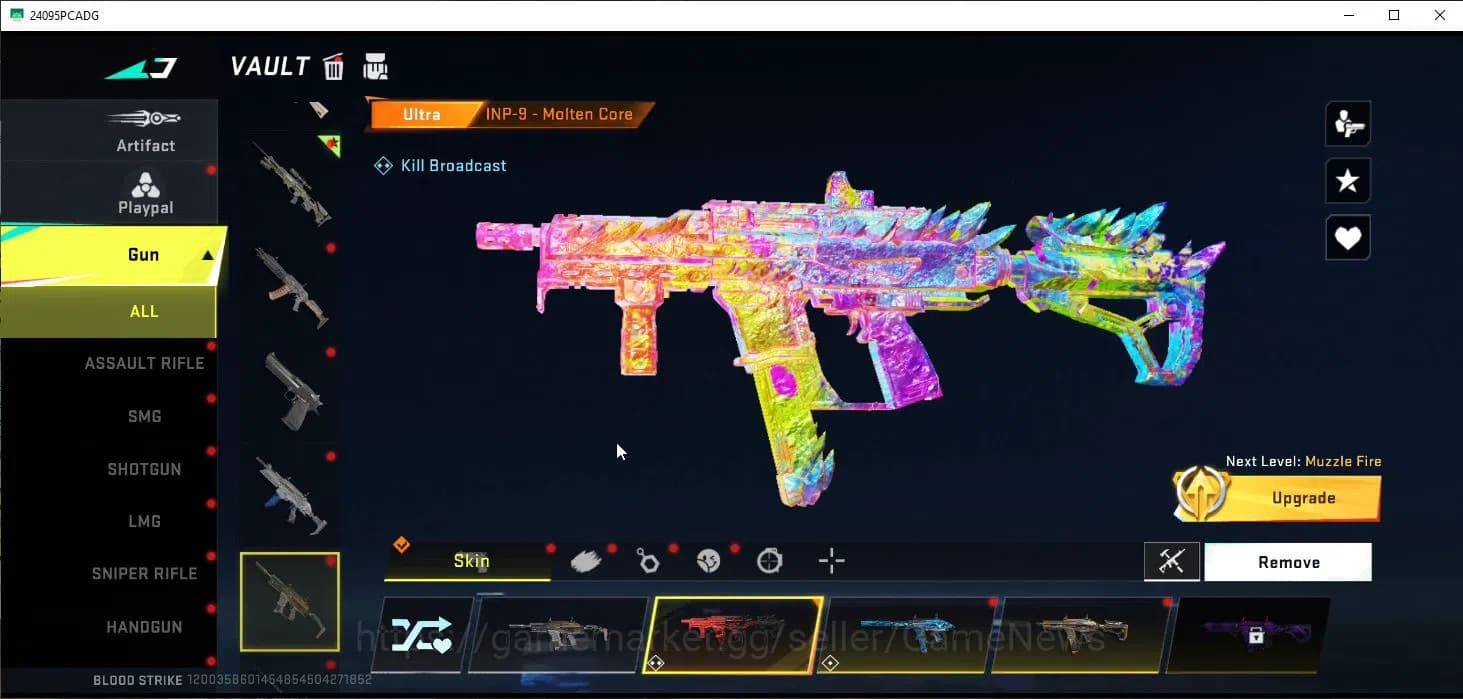The height and width of the screenshot is (699, 1463).
Task: Click the Upgrade button
Action: coord(1302,498)
